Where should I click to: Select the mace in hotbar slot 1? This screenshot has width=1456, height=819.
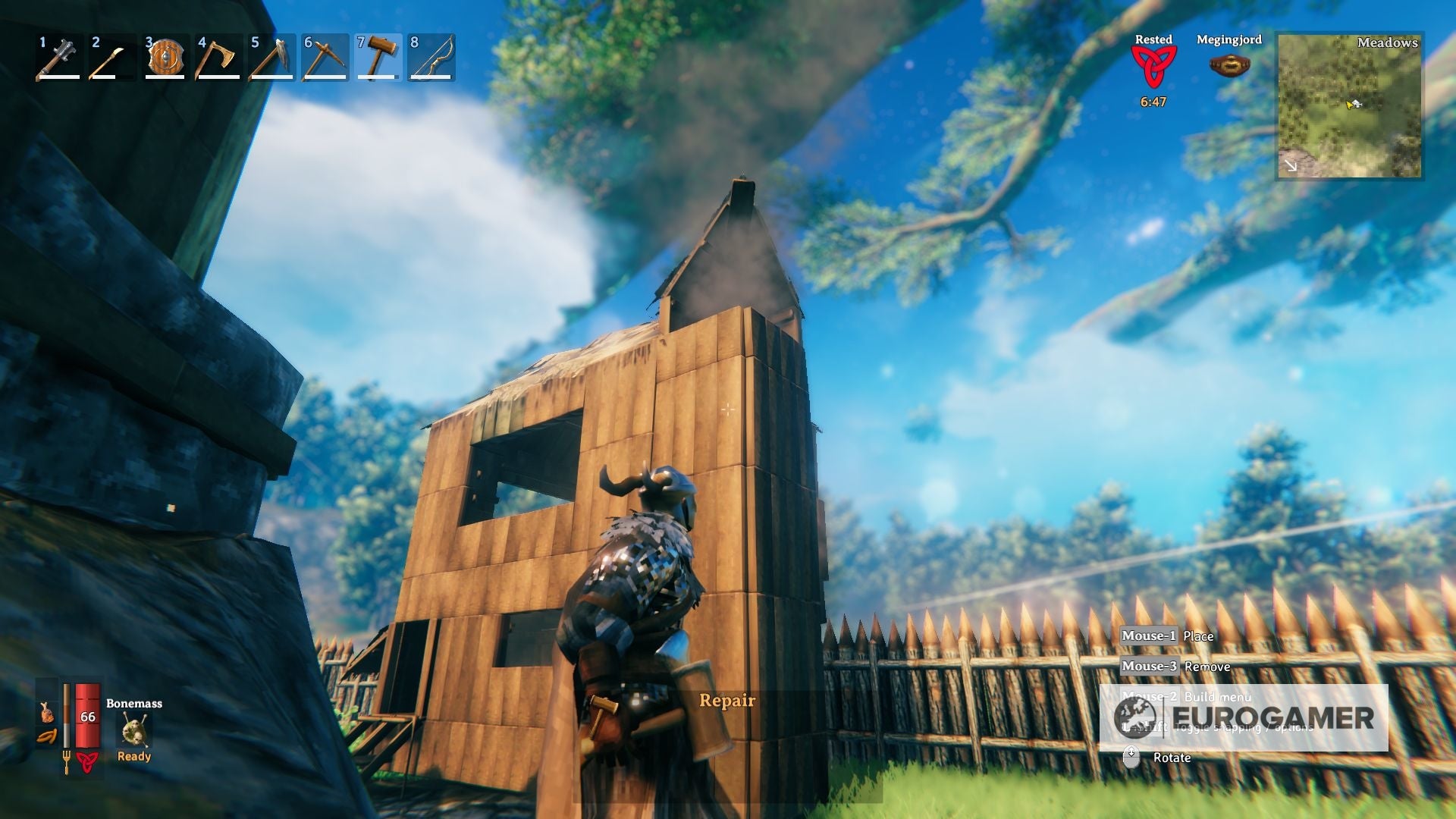[x=57, y=59]
